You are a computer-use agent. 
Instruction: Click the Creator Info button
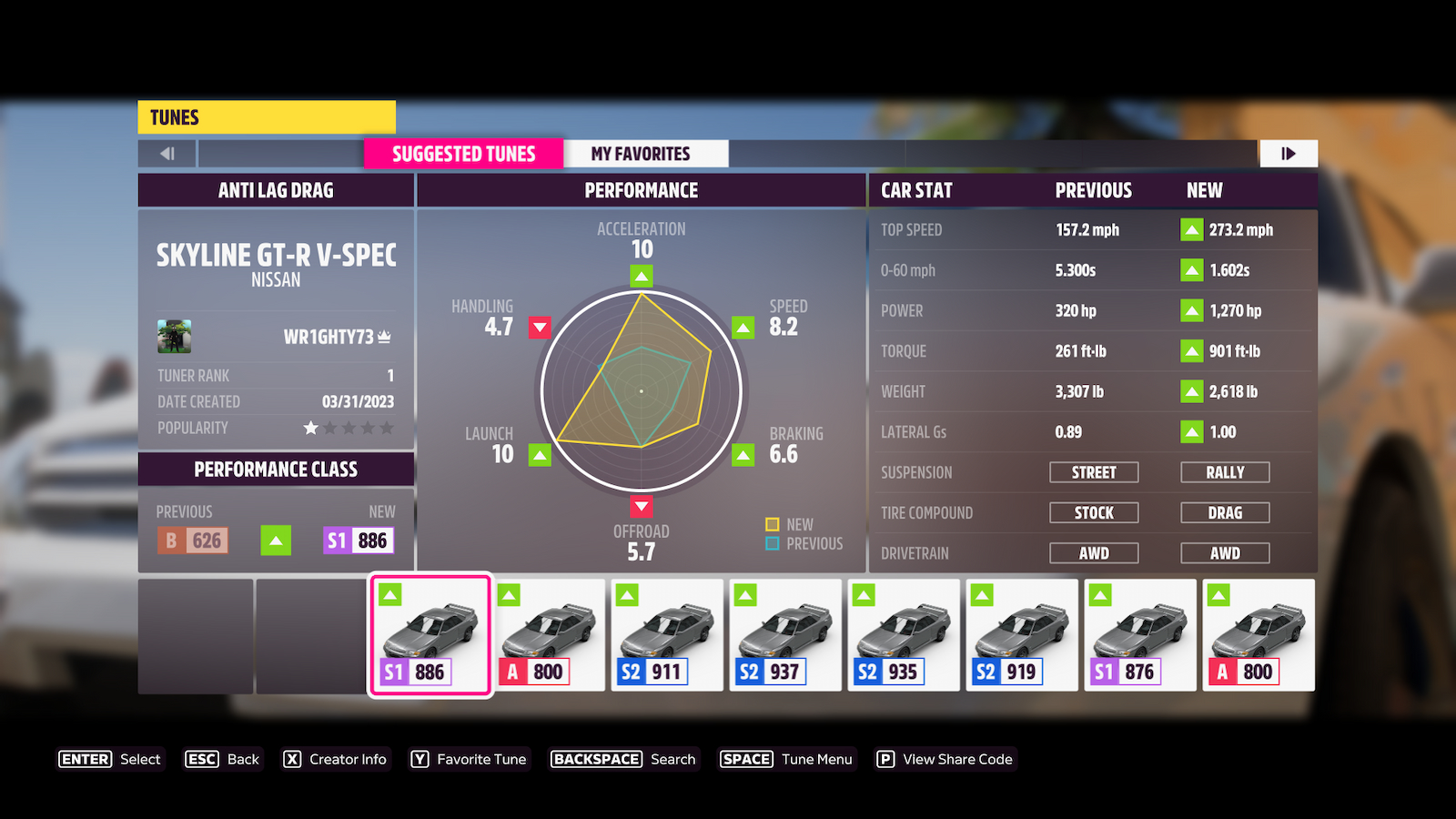click(336, 758)
